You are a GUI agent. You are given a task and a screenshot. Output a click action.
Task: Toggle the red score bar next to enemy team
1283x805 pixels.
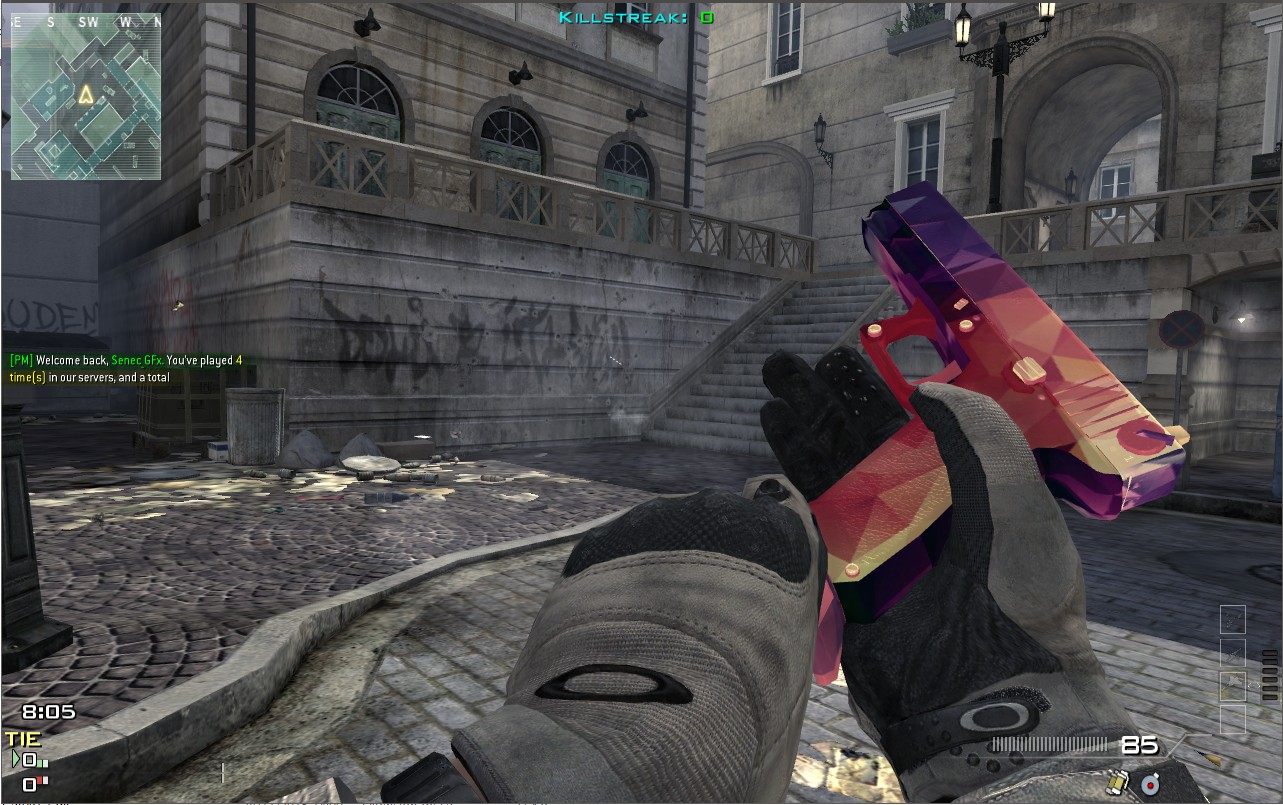[42, 779]
